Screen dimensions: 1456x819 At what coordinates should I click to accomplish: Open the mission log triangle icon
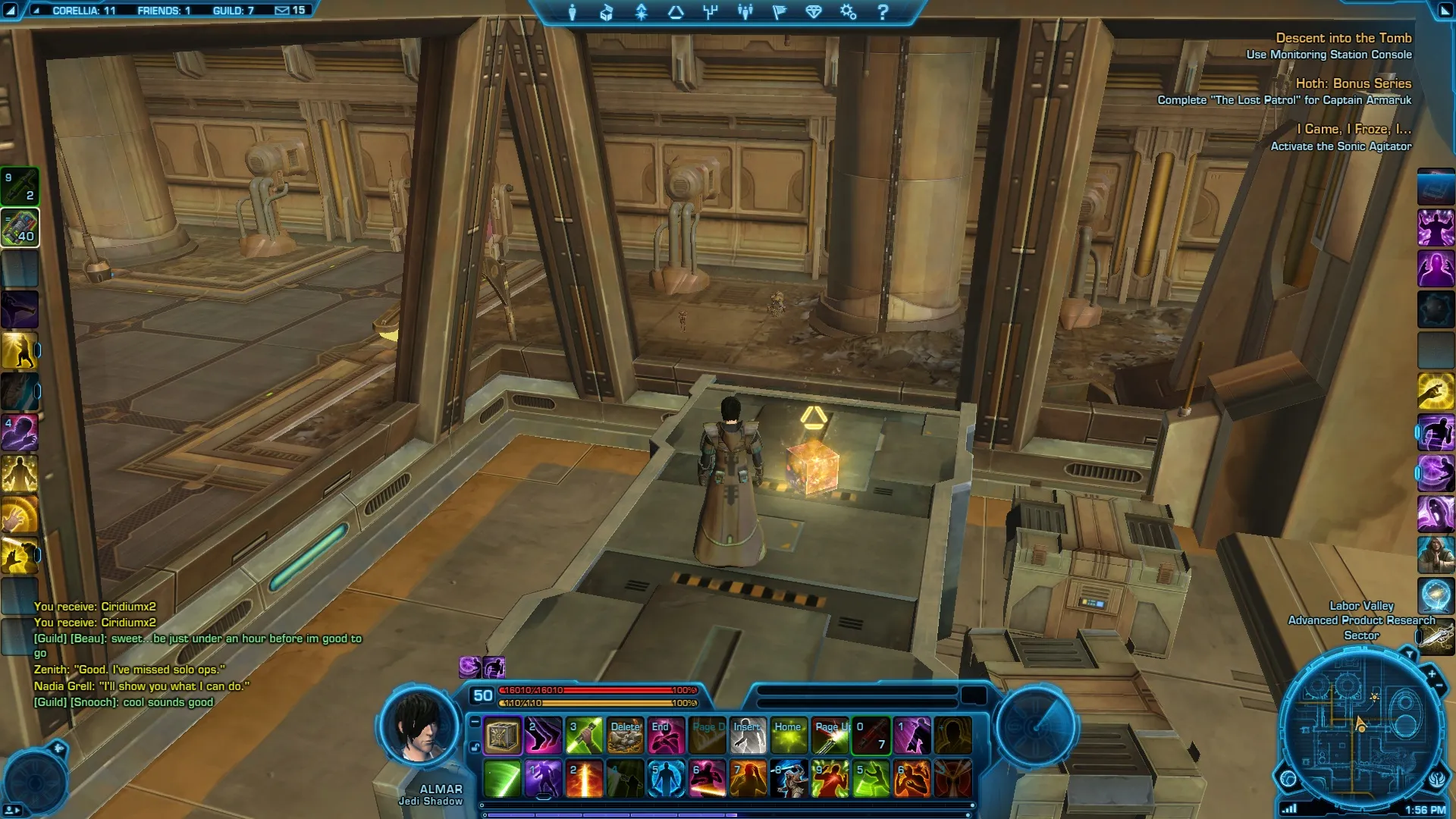(676, 12)
